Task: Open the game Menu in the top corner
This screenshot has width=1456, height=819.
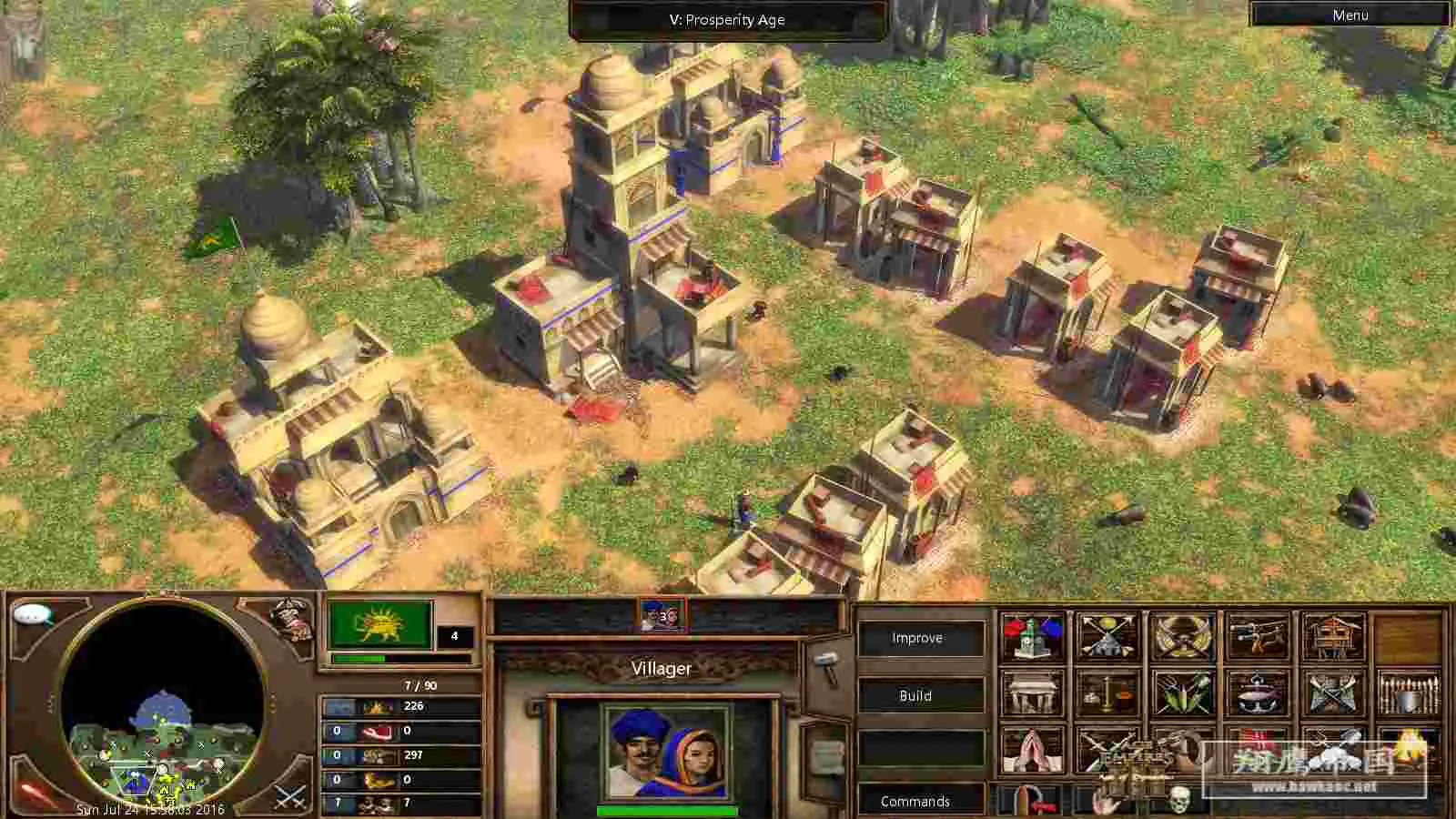Action: (x=1350, y=15)
